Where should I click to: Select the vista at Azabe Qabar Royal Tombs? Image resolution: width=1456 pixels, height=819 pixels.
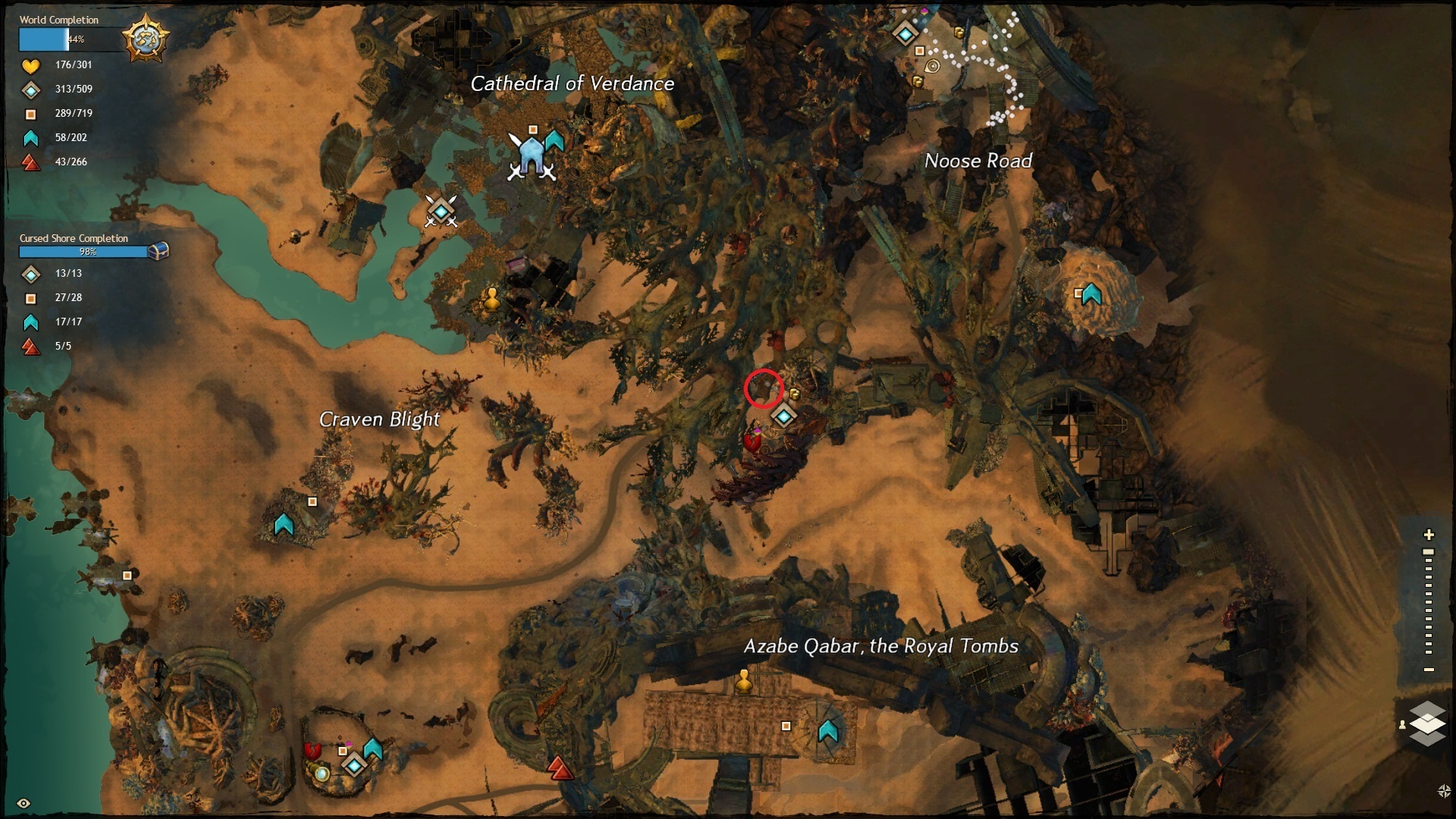pos(827,731)
